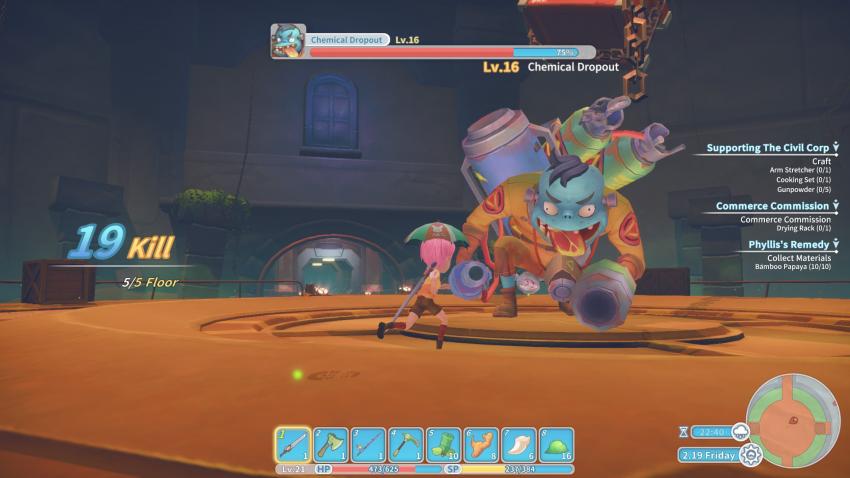
Task: Choose the green slime item slot
Action: (556, 444)
